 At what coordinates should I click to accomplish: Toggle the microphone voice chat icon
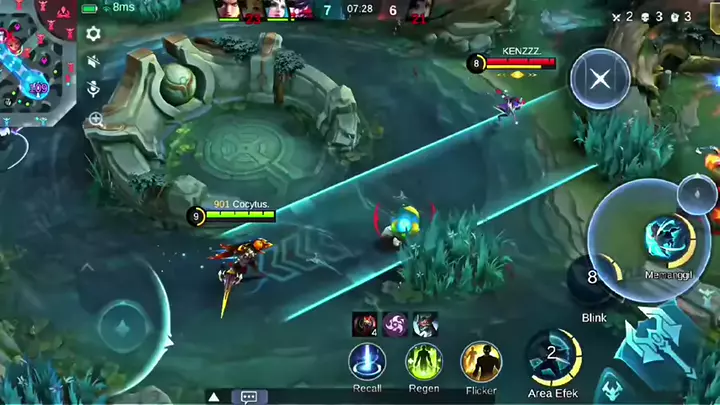tap(93, 90)
